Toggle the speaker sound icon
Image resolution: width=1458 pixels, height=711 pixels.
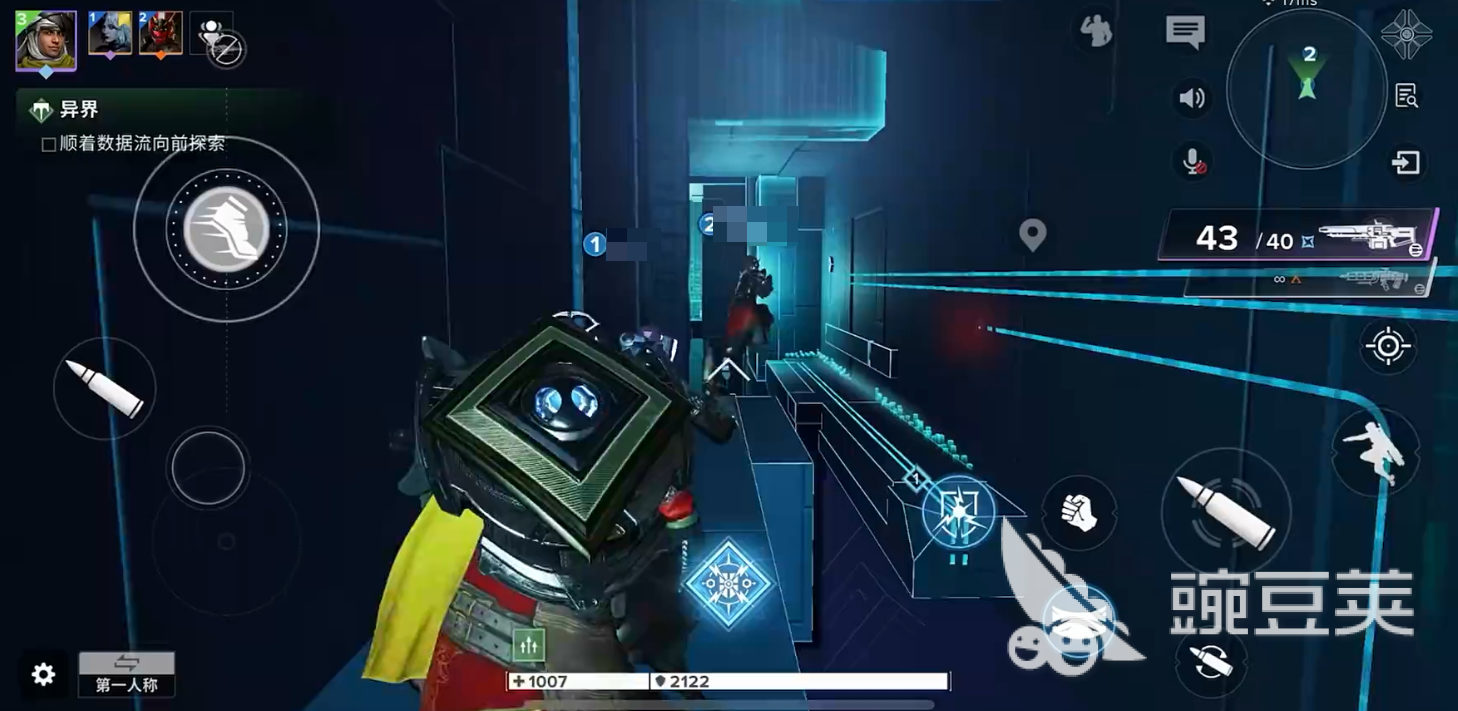1191,98
